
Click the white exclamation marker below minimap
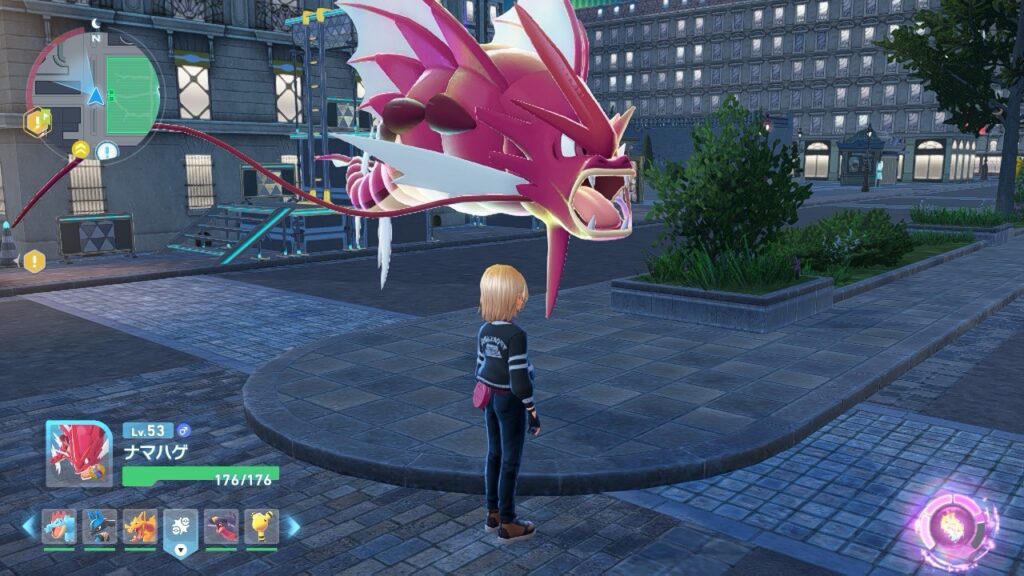pos(107,152)
